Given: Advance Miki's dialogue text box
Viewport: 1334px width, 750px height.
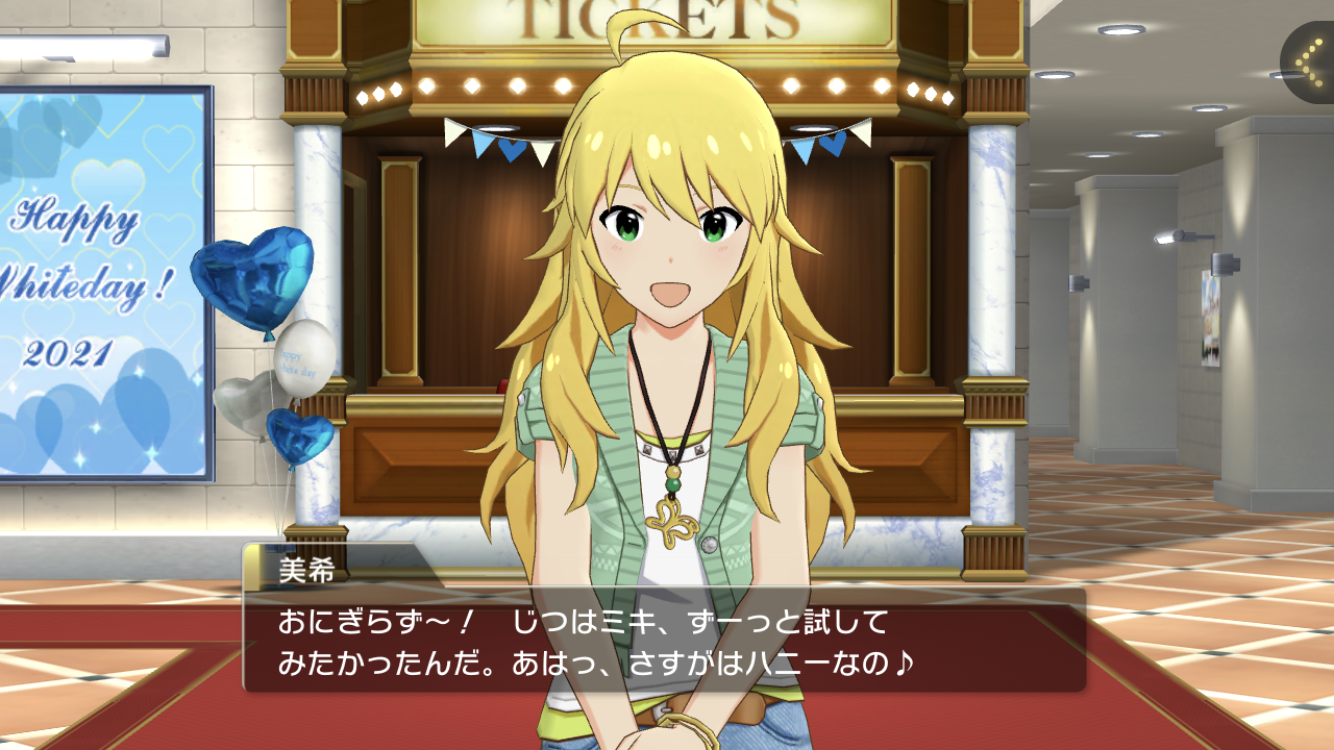Looking at the screenshot, I should click(664, 641).
